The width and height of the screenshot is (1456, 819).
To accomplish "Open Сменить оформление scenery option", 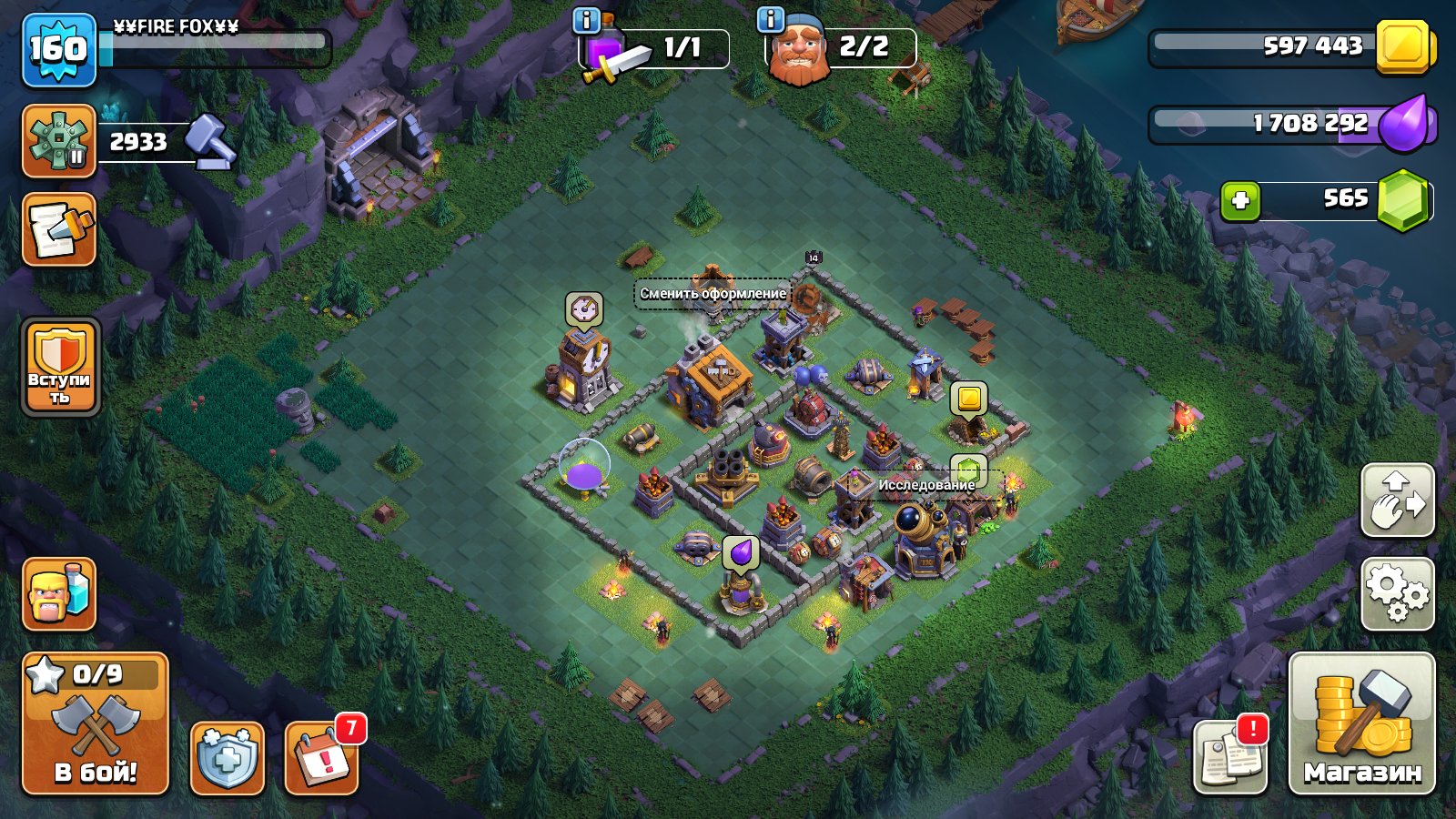I will (712, 293).
